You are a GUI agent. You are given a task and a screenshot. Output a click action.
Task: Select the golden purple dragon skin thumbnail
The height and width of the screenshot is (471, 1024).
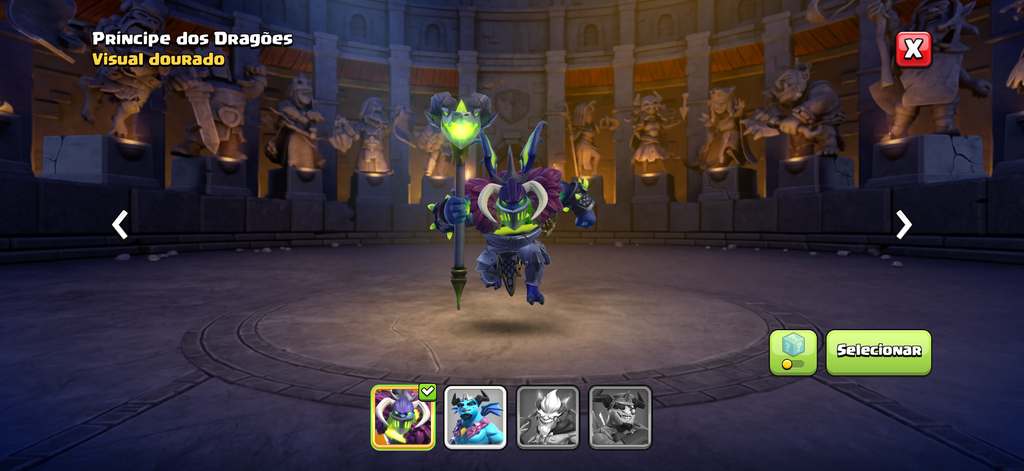tap(403, 417)
